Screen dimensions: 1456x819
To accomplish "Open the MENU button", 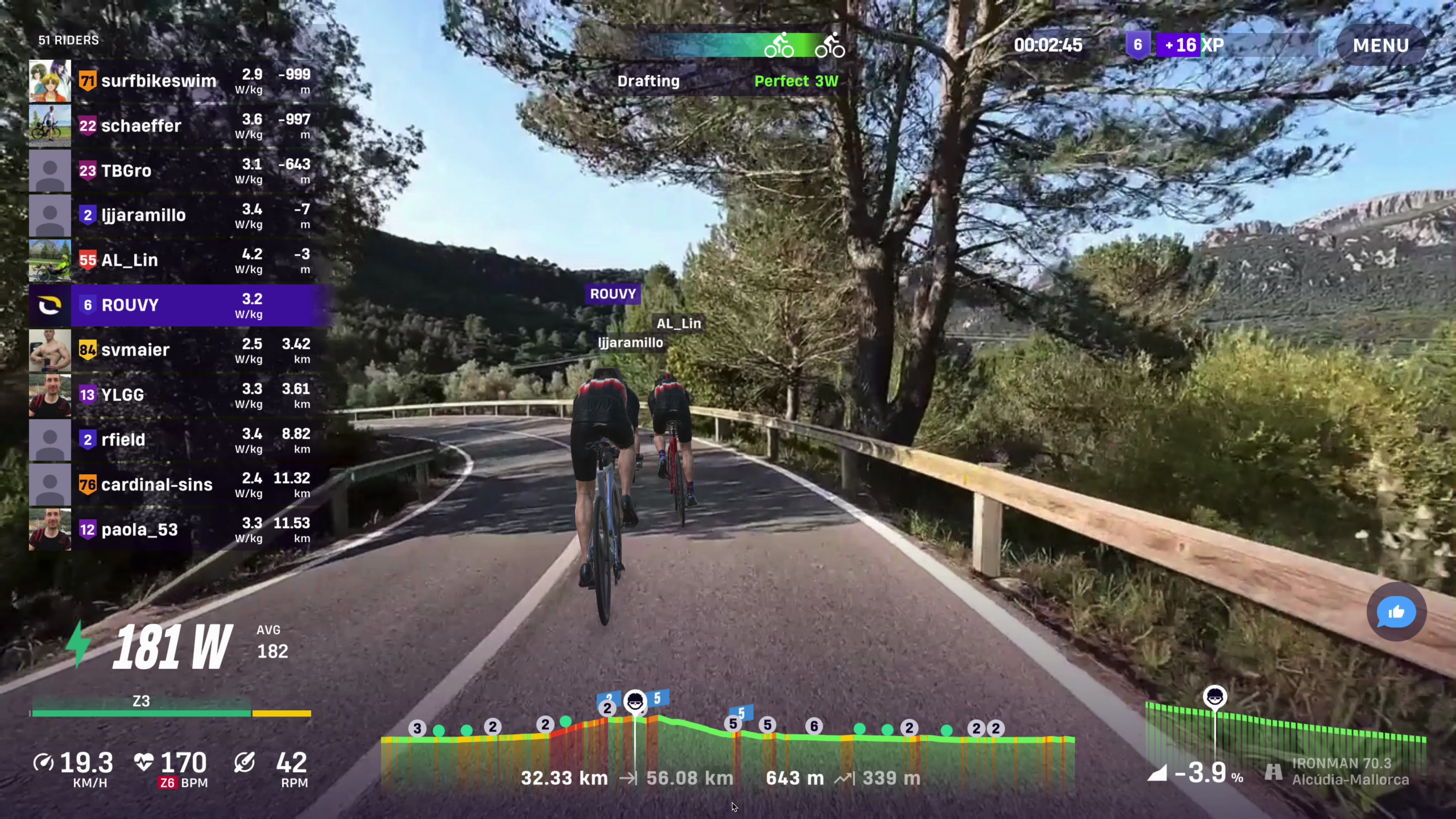I will (x=1380, y=45).
